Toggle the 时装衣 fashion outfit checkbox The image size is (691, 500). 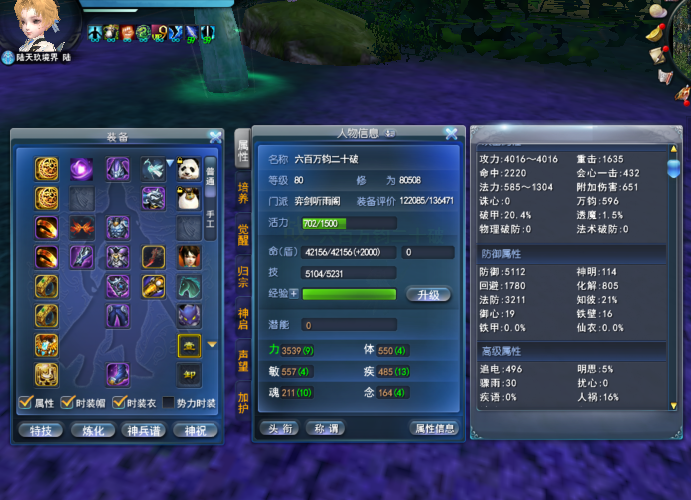pyautogui.click(x=118, y=402)
